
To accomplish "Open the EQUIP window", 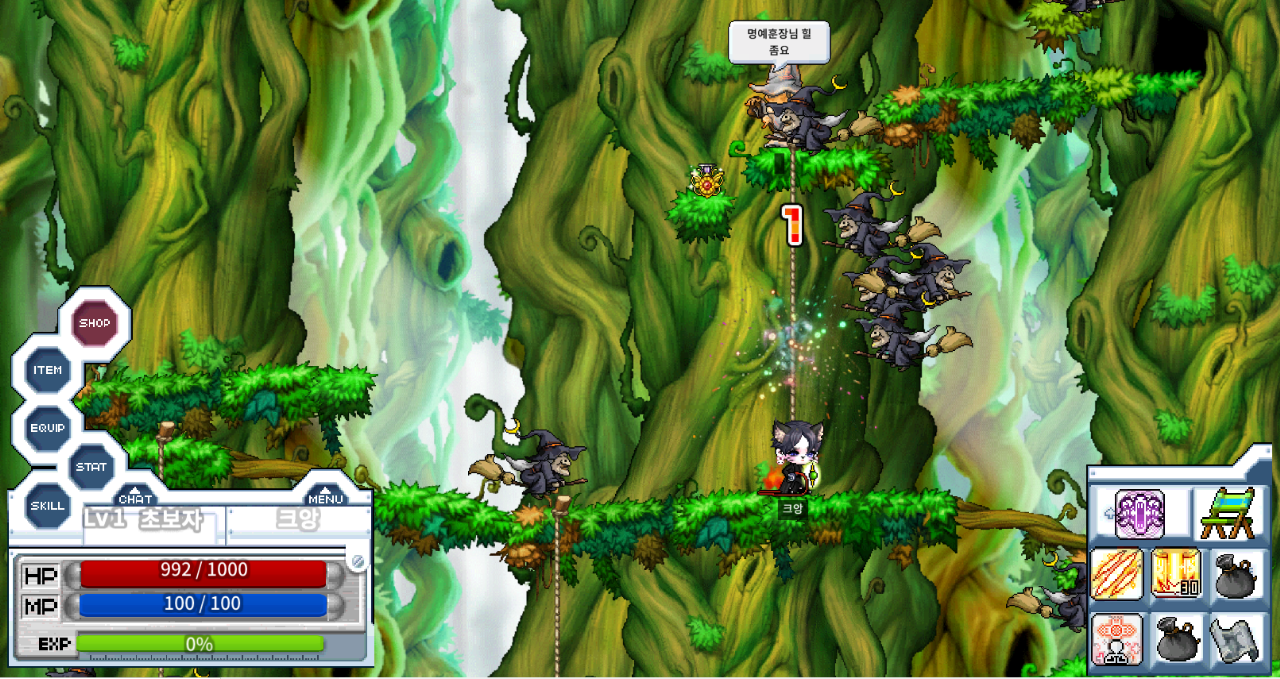I will pyautogui.click(x=47, y=428).
